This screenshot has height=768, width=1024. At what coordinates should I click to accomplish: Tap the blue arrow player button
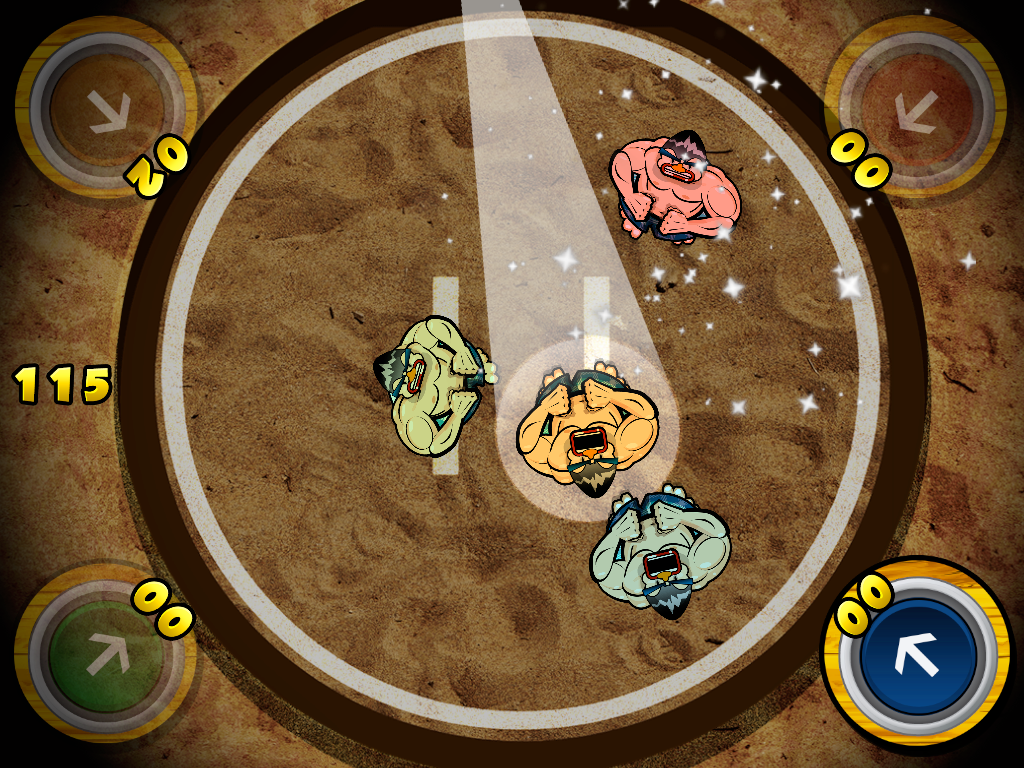coord(917,655)
